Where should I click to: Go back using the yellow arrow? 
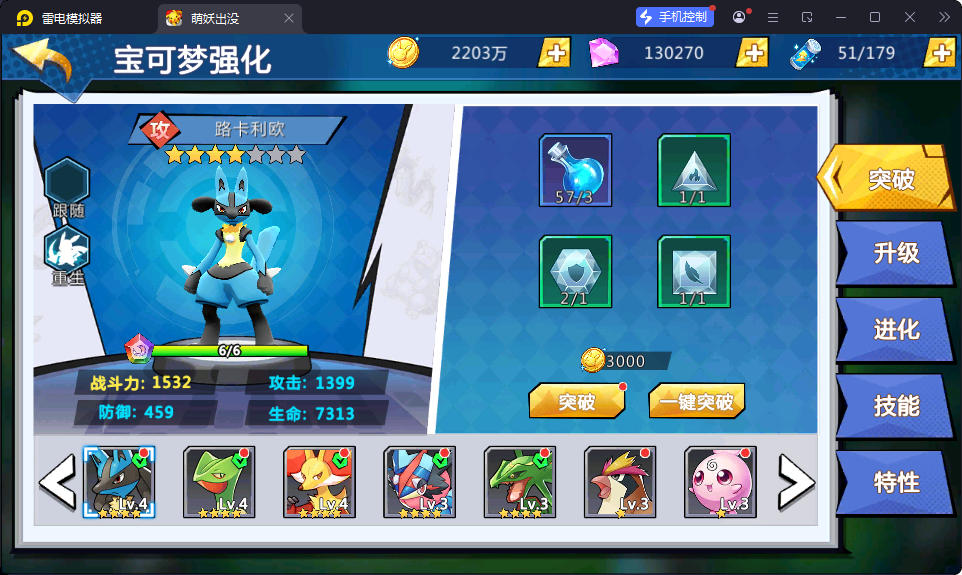(43, 64)
